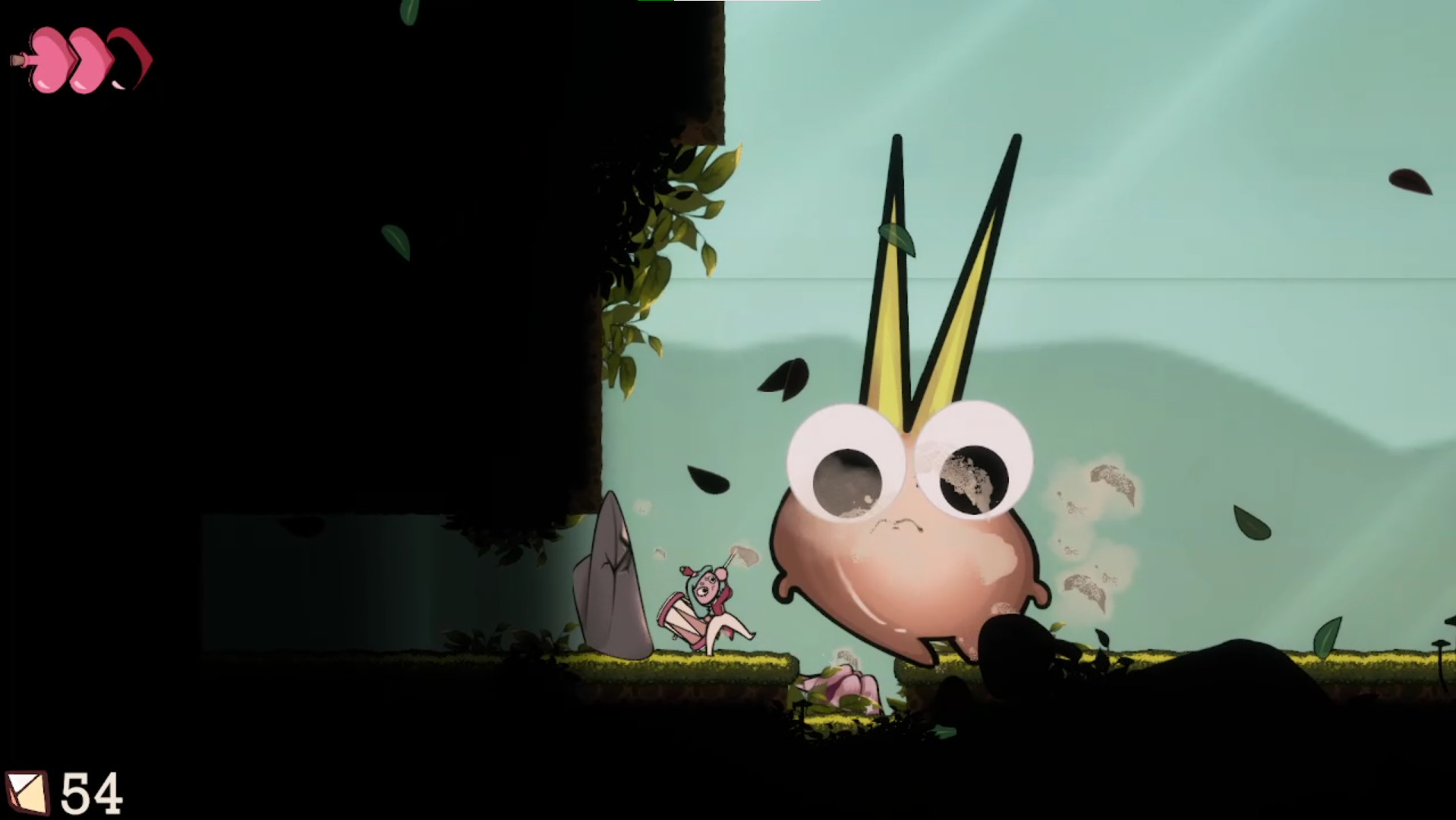Click the pink claw under the platform edge
1456x820 pixels.
point(843,683)
